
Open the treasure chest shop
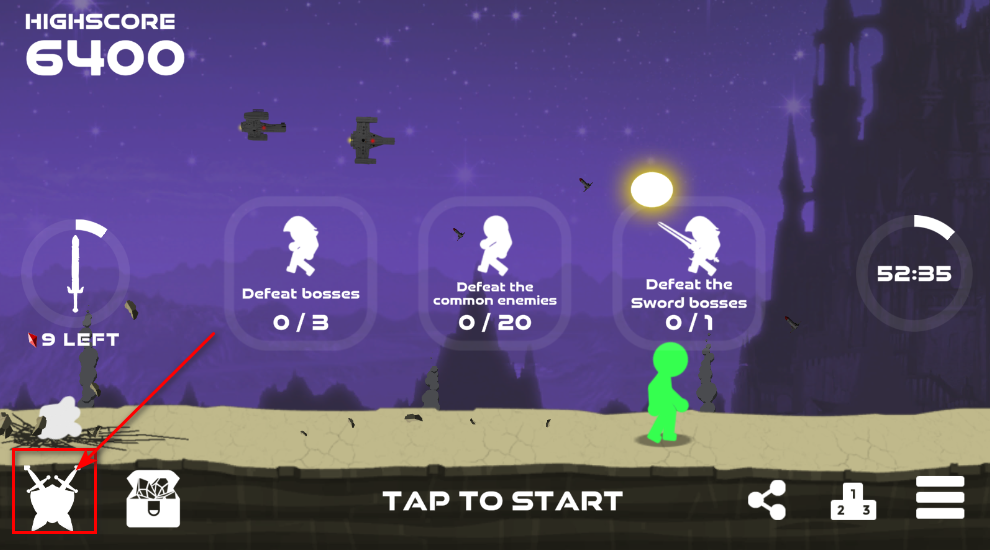(153, 498)
